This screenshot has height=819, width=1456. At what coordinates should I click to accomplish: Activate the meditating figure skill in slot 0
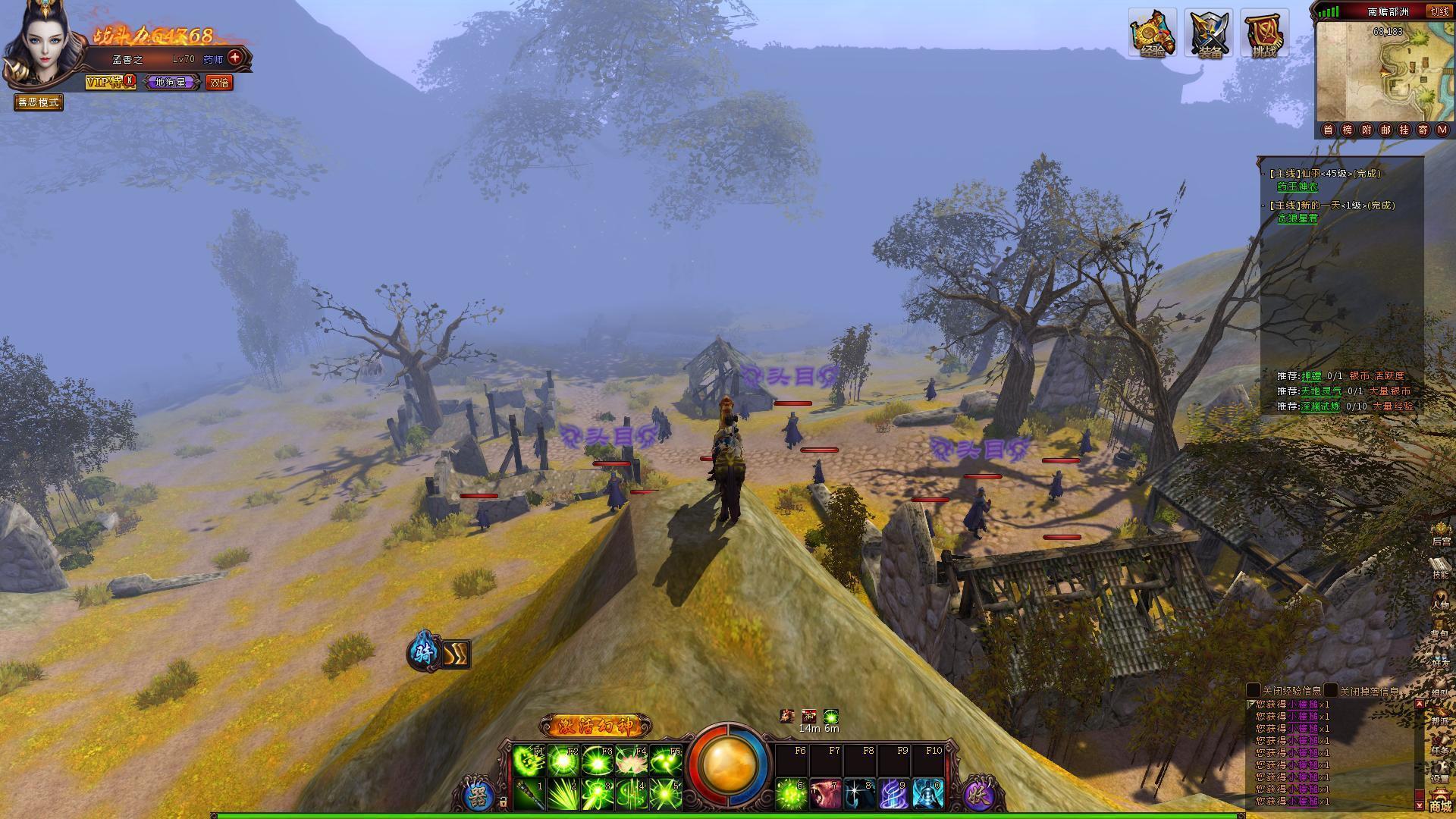[928, 794]
